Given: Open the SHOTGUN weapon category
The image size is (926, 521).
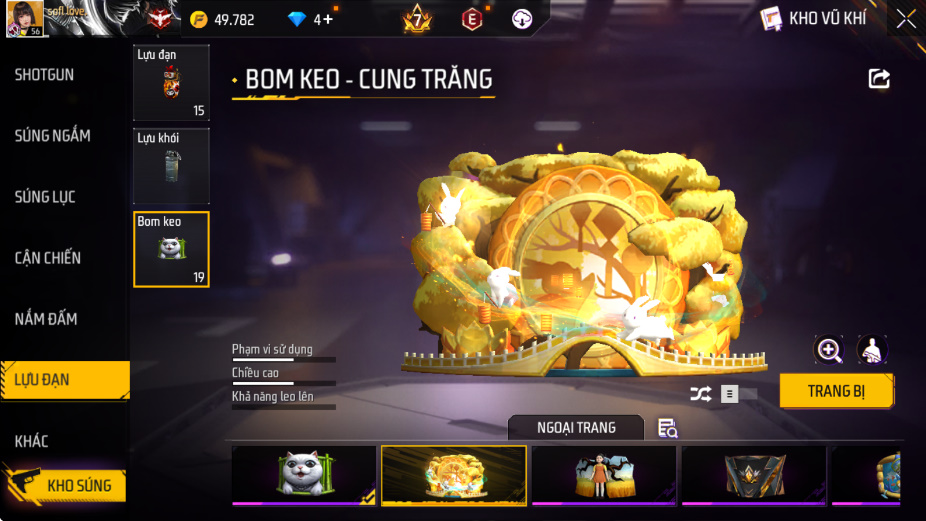Looking at the screenshot, I should pos(44,75).
